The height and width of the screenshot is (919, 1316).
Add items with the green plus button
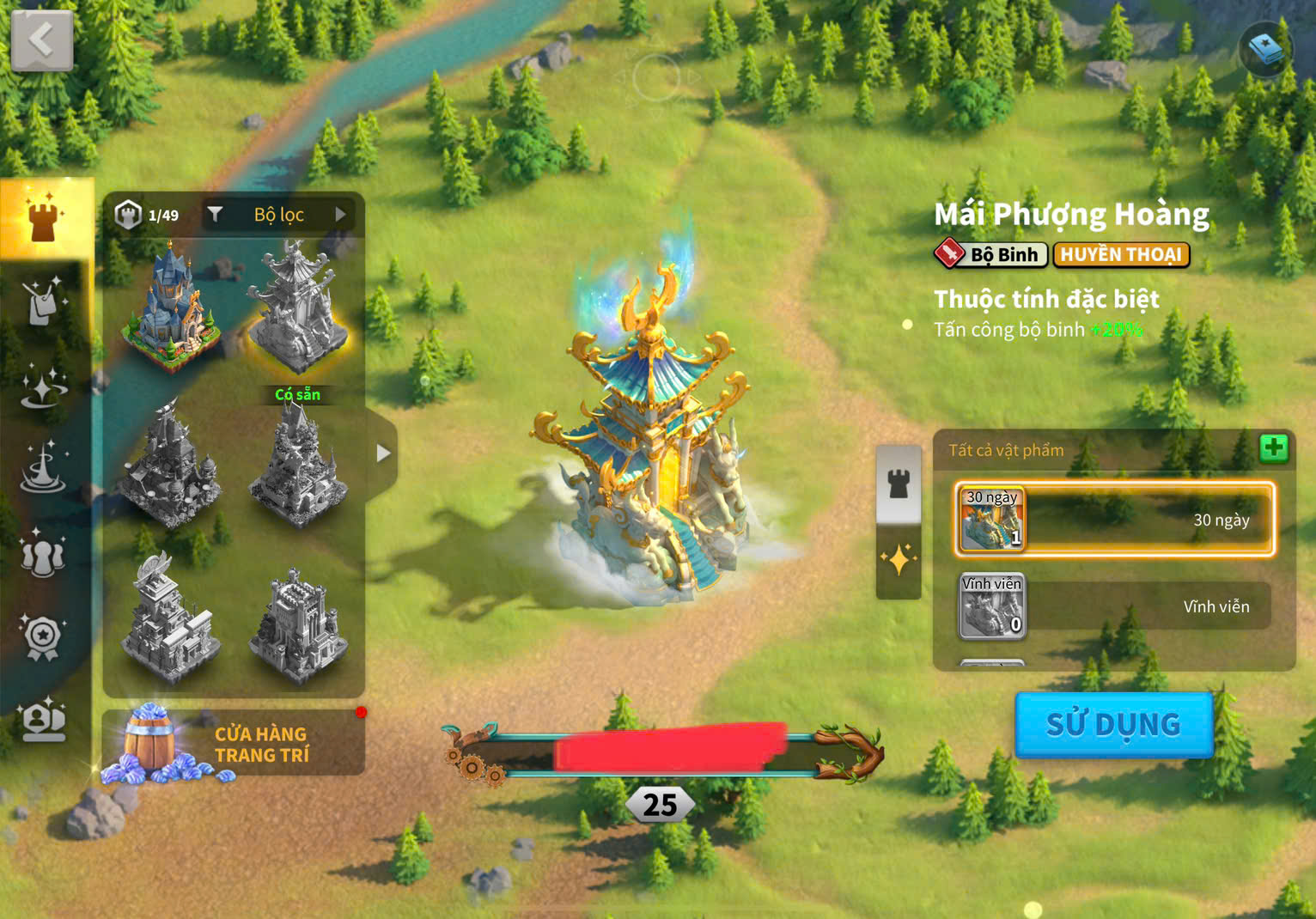click(x=1273, y=447)
